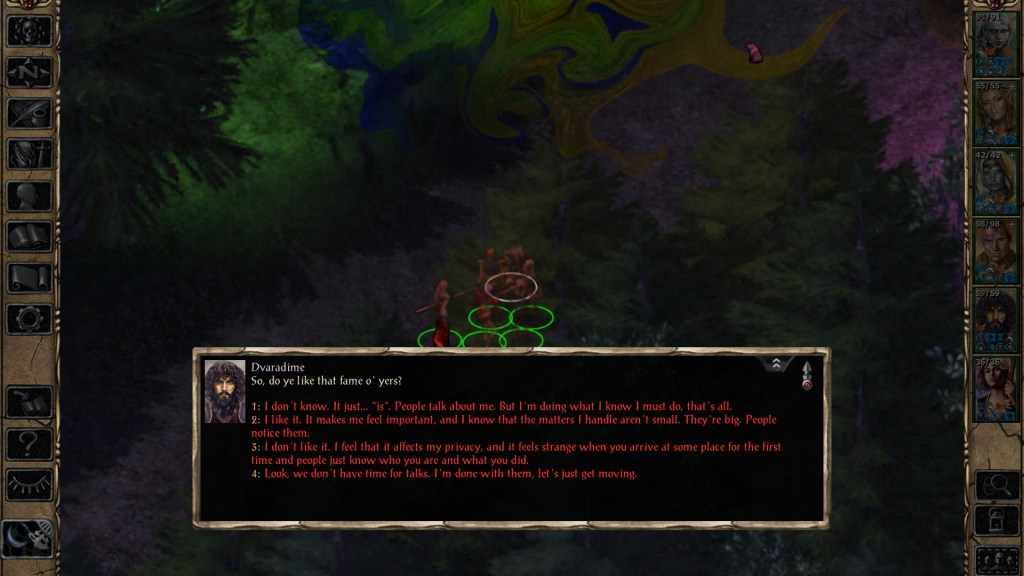Toggle party AI with the eye button
Screen dimensions: 1024x576
click(x=29, y=484)
